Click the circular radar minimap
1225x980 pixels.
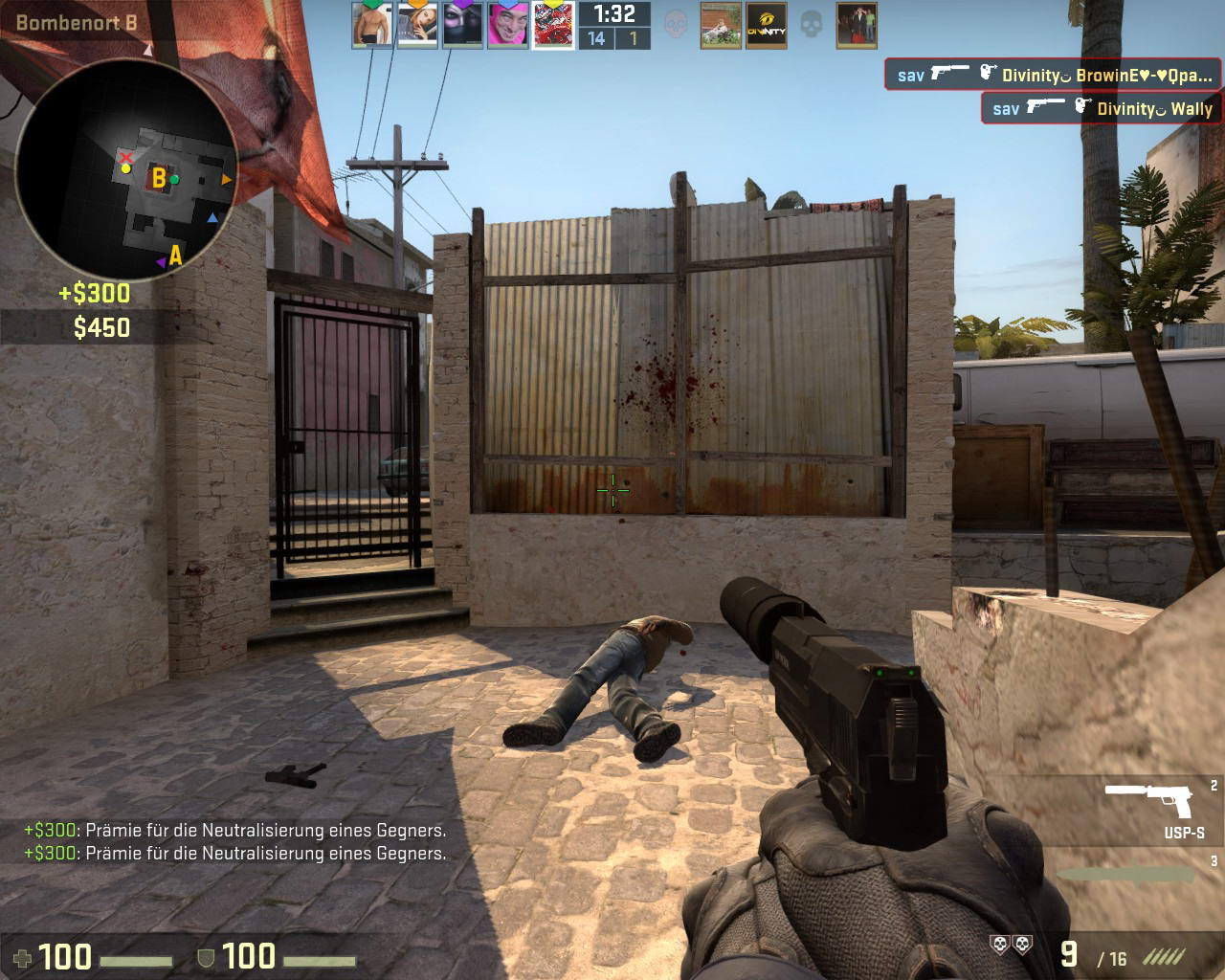pyautogui.click(x=126, y=169)
